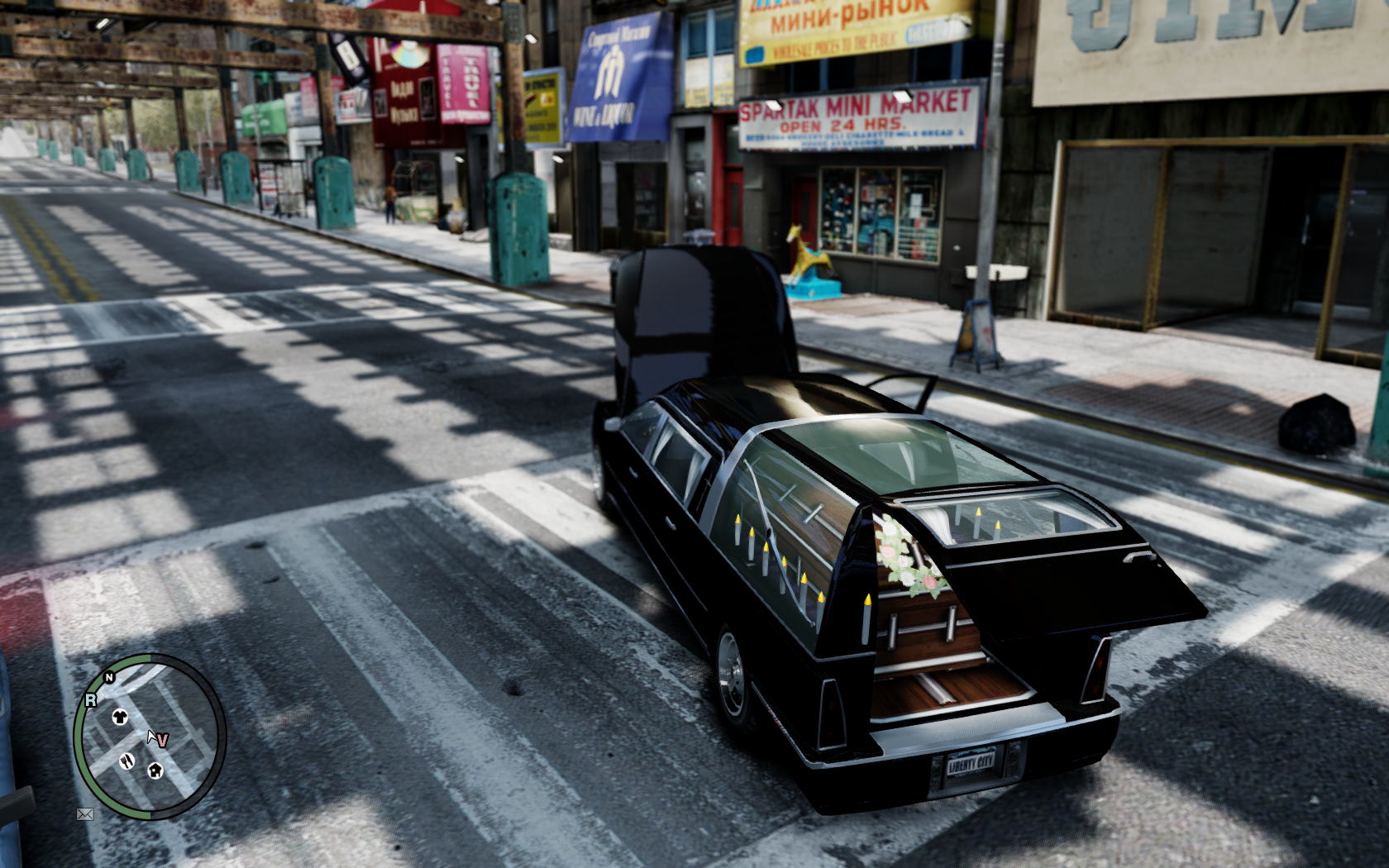Screen dimensions: 1389x868
Task: Open the envelope message icon
Action: pos(84,814)
